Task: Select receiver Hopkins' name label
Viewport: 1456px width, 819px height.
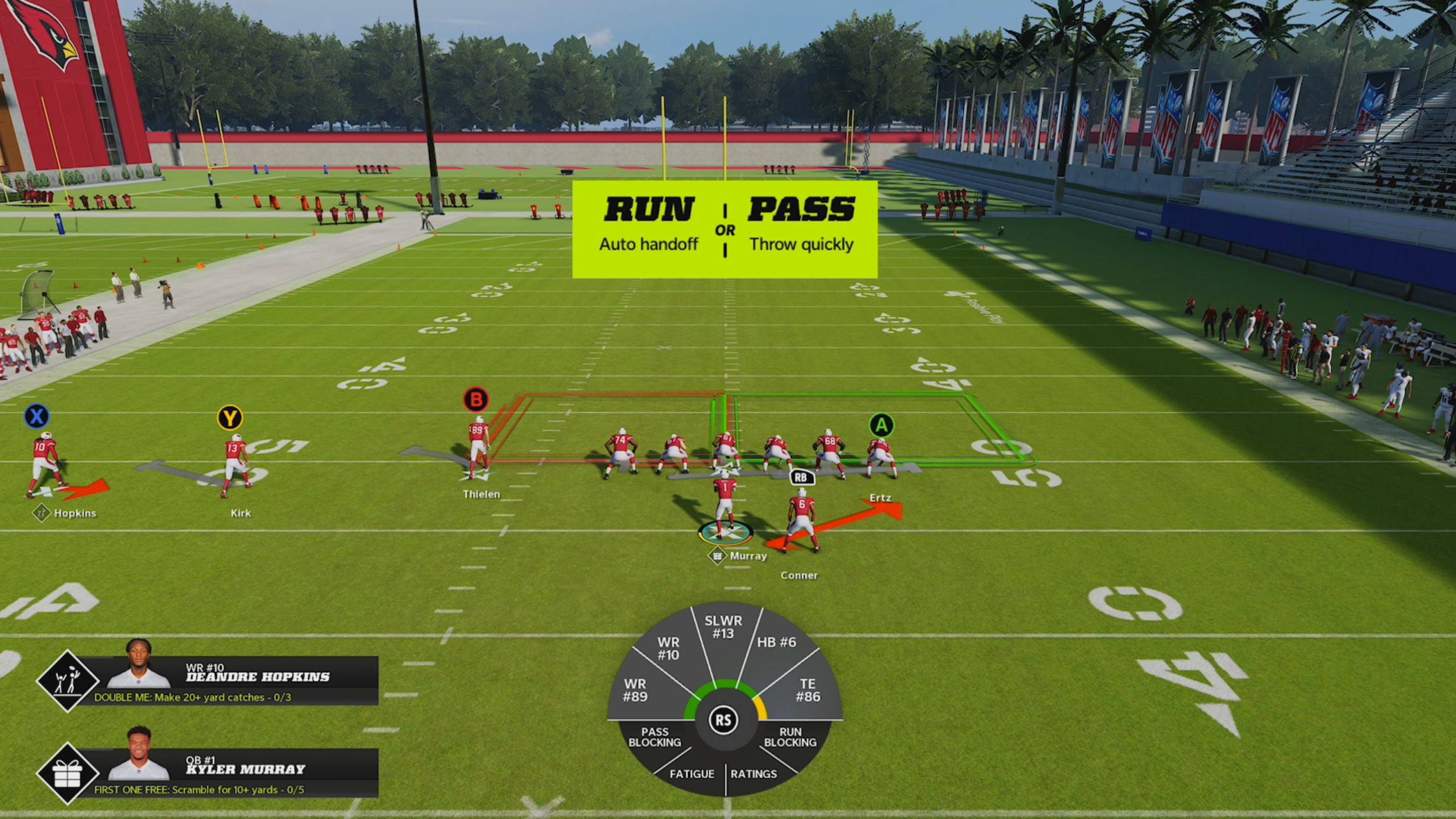Action: click(x=75, y=513)
